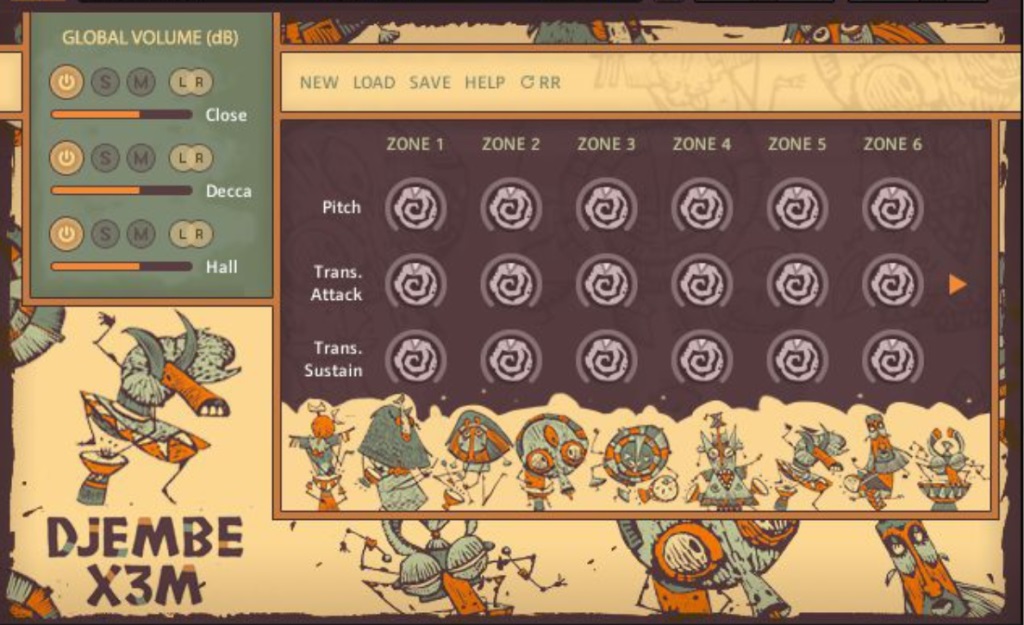Solo the Hall mic channel

104,233
